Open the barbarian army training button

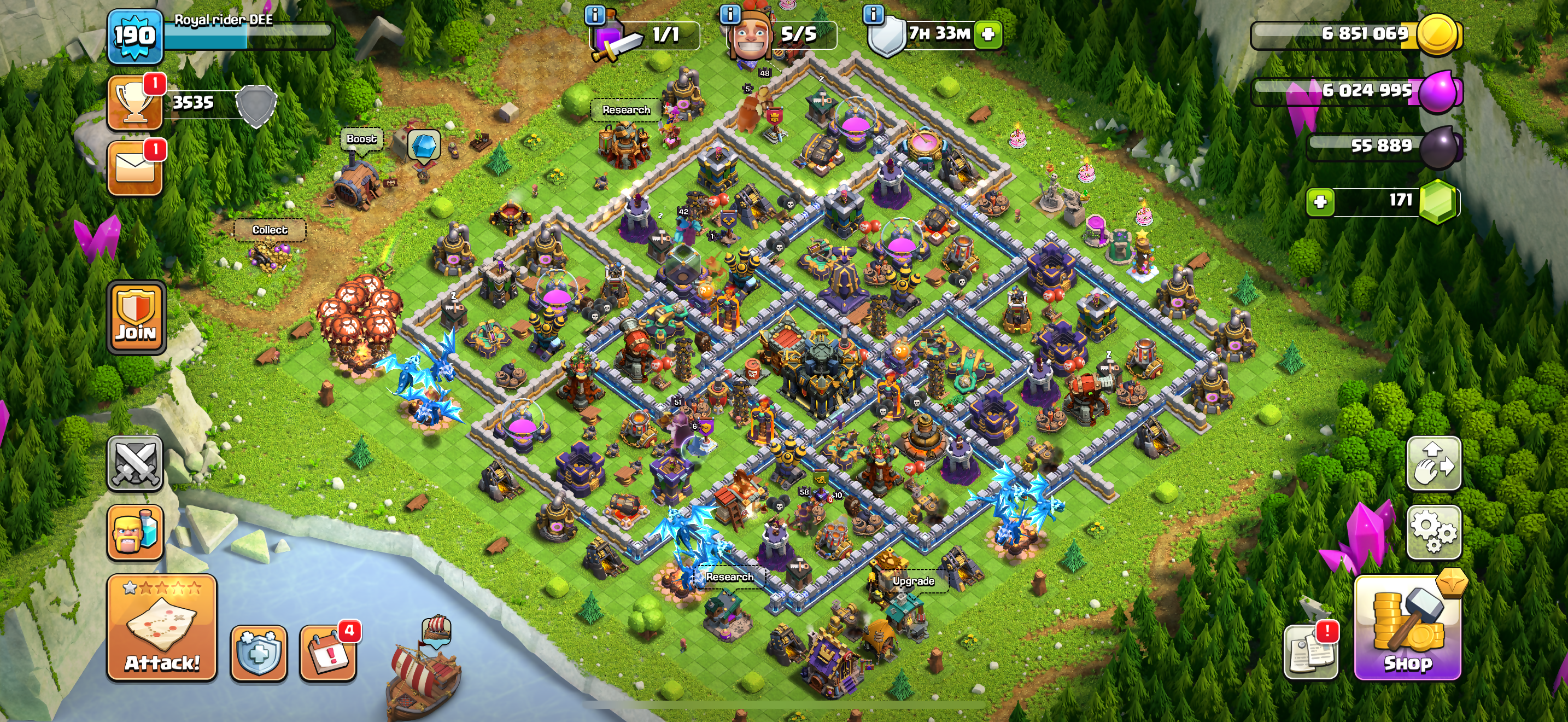point(135,532)
